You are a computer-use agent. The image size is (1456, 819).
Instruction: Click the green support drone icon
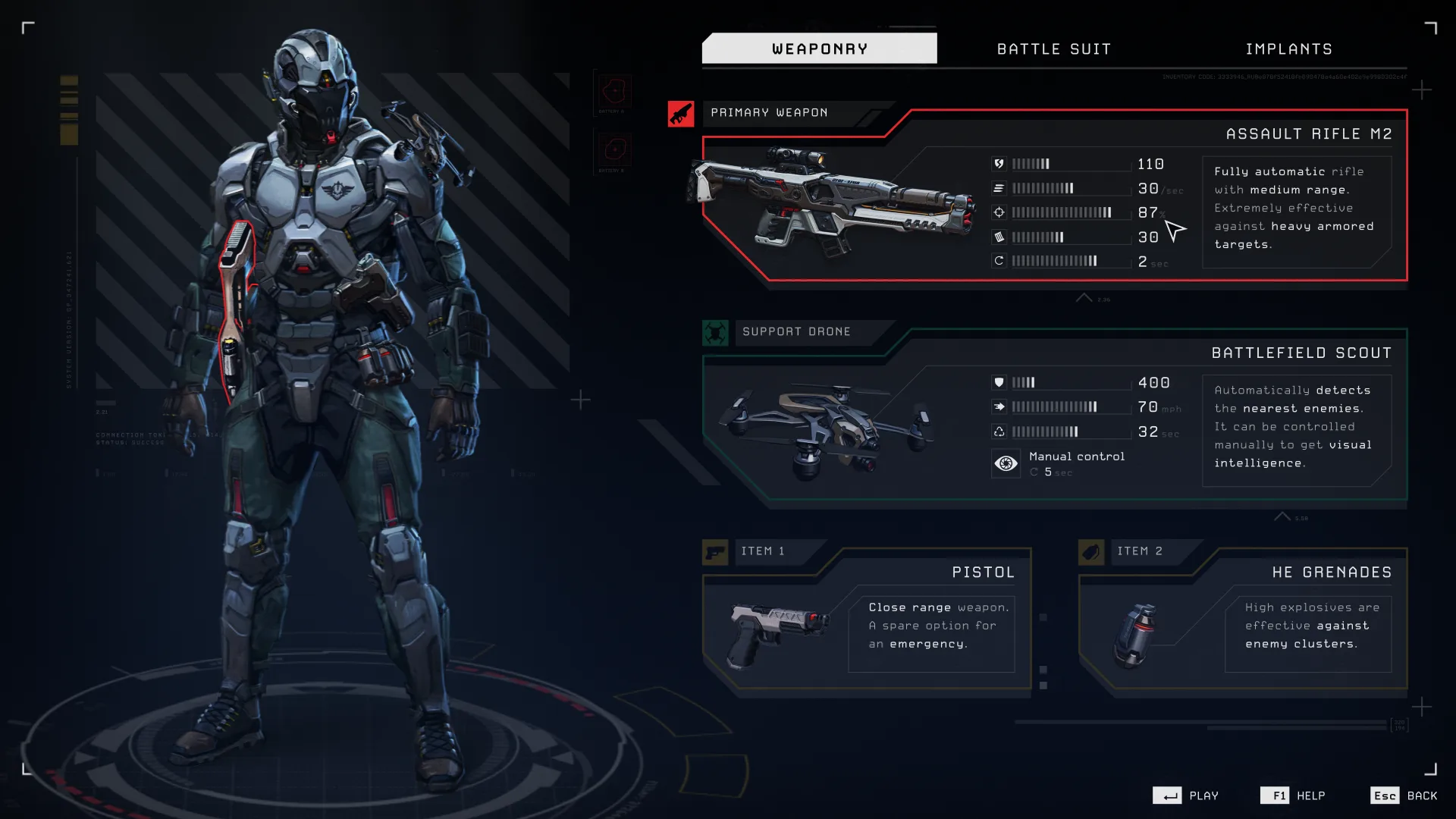coord(714,332)
